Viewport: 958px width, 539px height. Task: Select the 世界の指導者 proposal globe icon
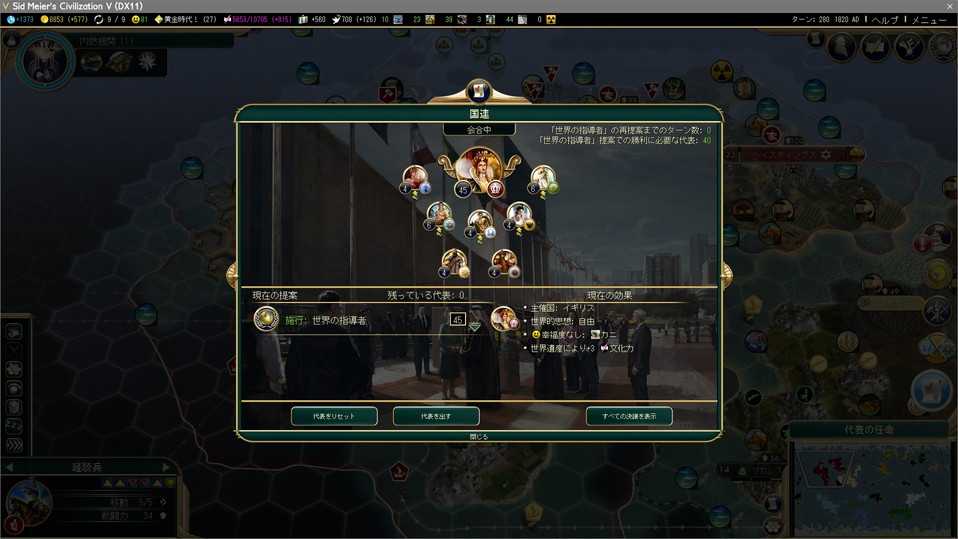pos(266,319)
